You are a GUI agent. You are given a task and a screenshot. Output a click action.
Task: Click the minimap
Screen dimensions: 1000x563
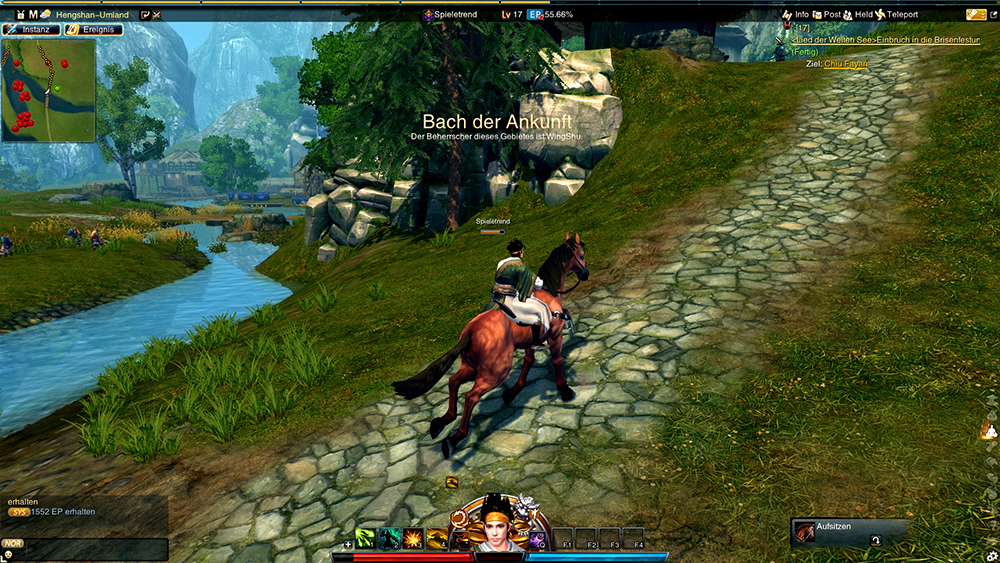pos(48,90)
